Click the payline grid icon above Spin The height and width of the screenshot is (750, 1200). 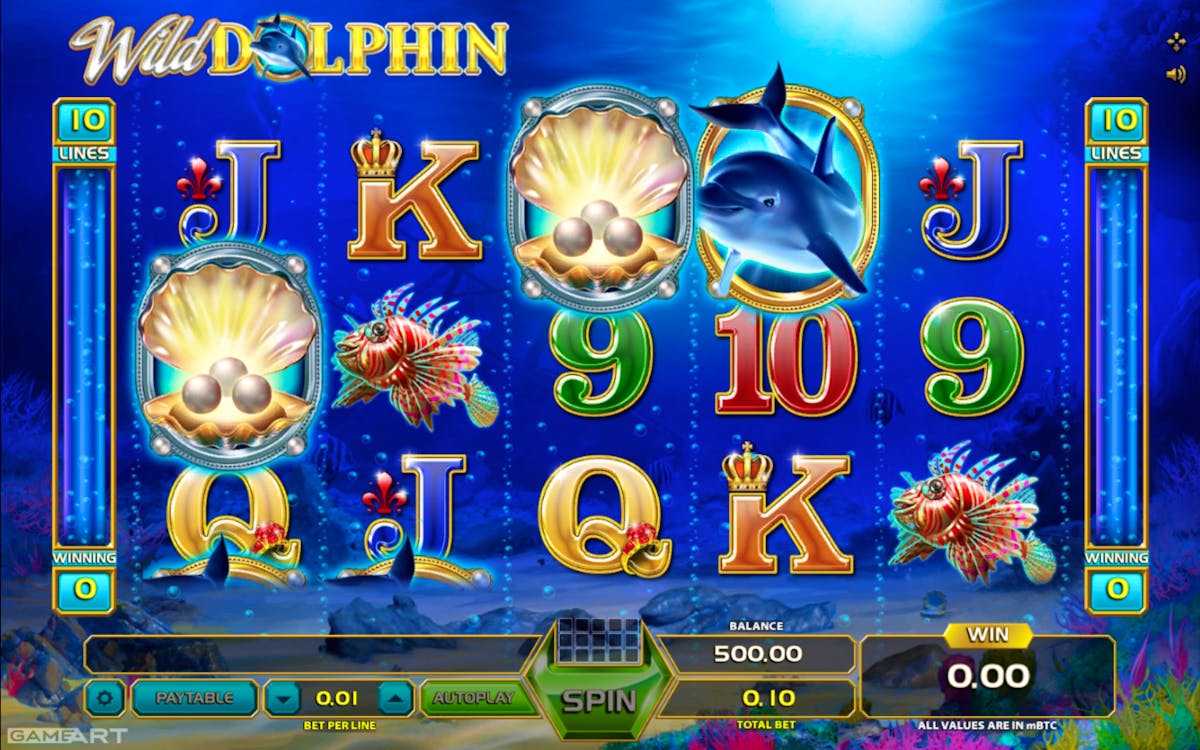click(599, 636)
